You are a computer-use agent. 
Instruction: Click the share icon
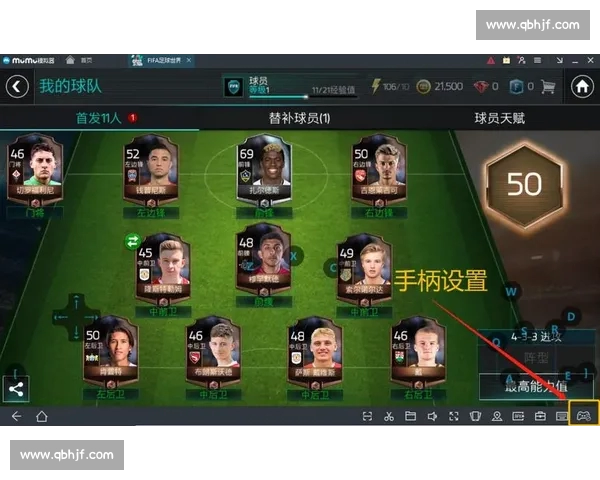[16, 389]
